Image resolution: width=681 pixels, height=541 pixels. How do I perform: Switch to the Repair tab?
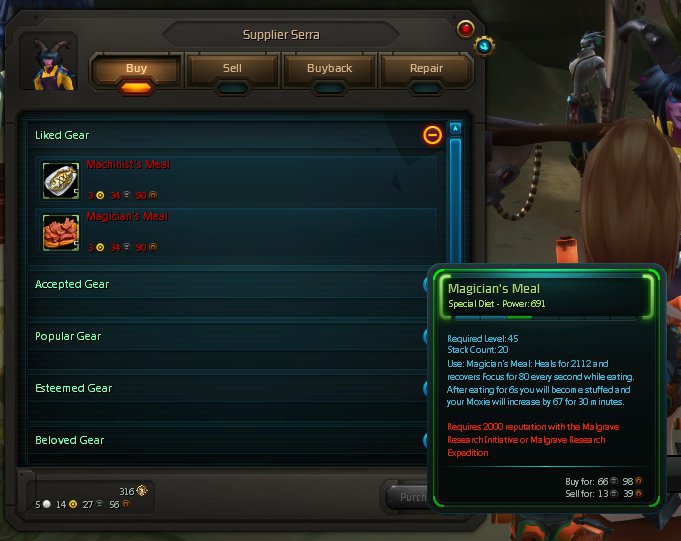coord(426,69)
